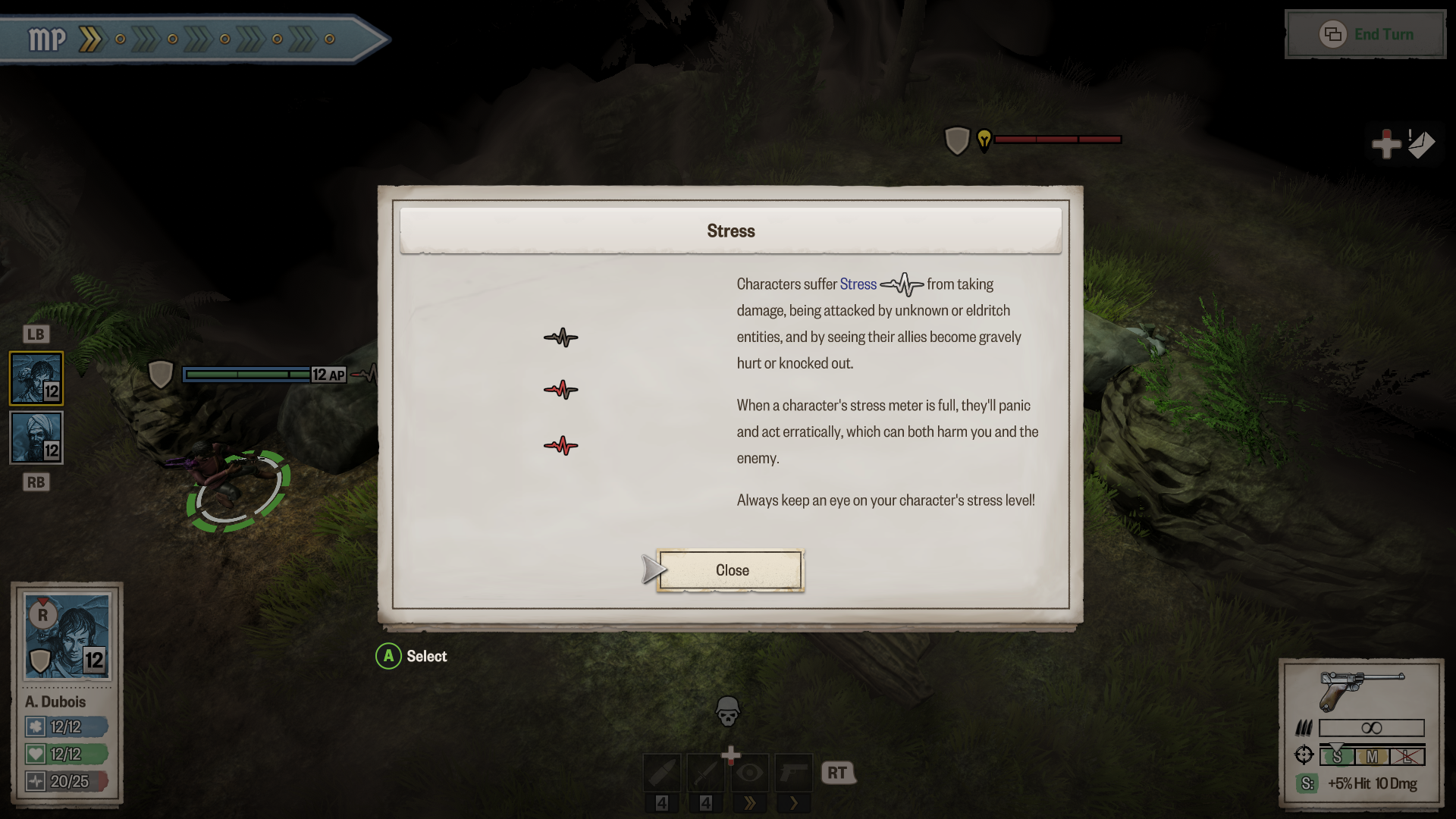Image resolution: width=1456 pixels, height=819 pixels.
Task: Open A. Dubois's character card portrait
Action: pos(67,636)
